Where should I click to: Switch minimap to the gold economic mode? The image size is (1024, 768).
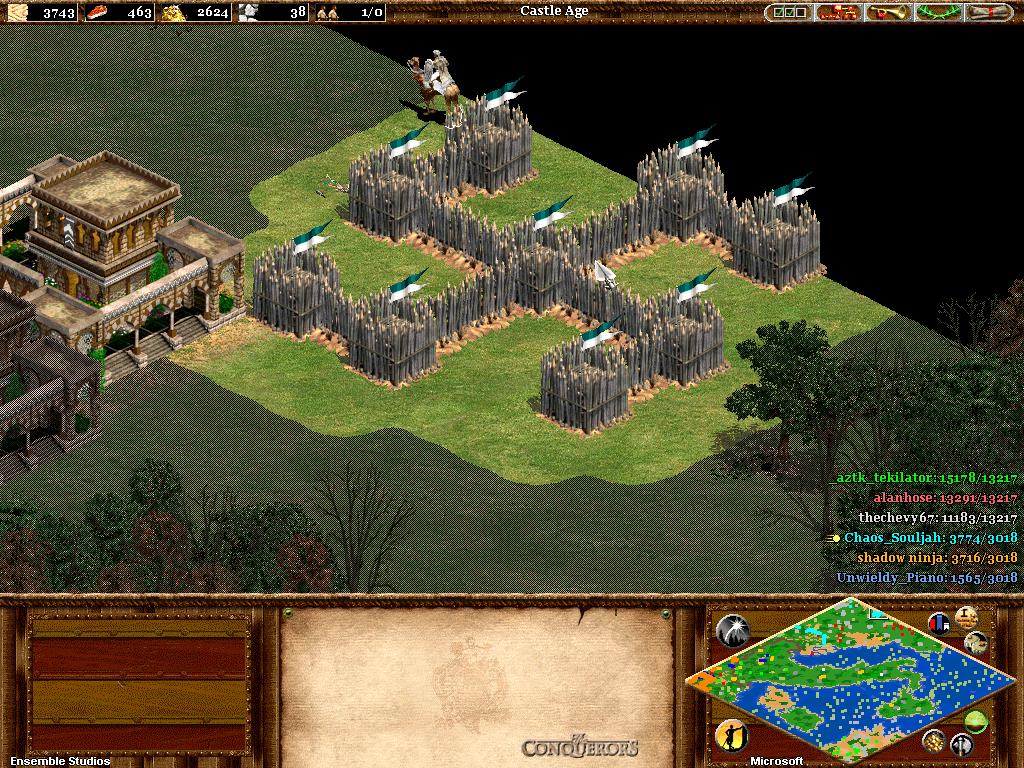coord(934,740)
